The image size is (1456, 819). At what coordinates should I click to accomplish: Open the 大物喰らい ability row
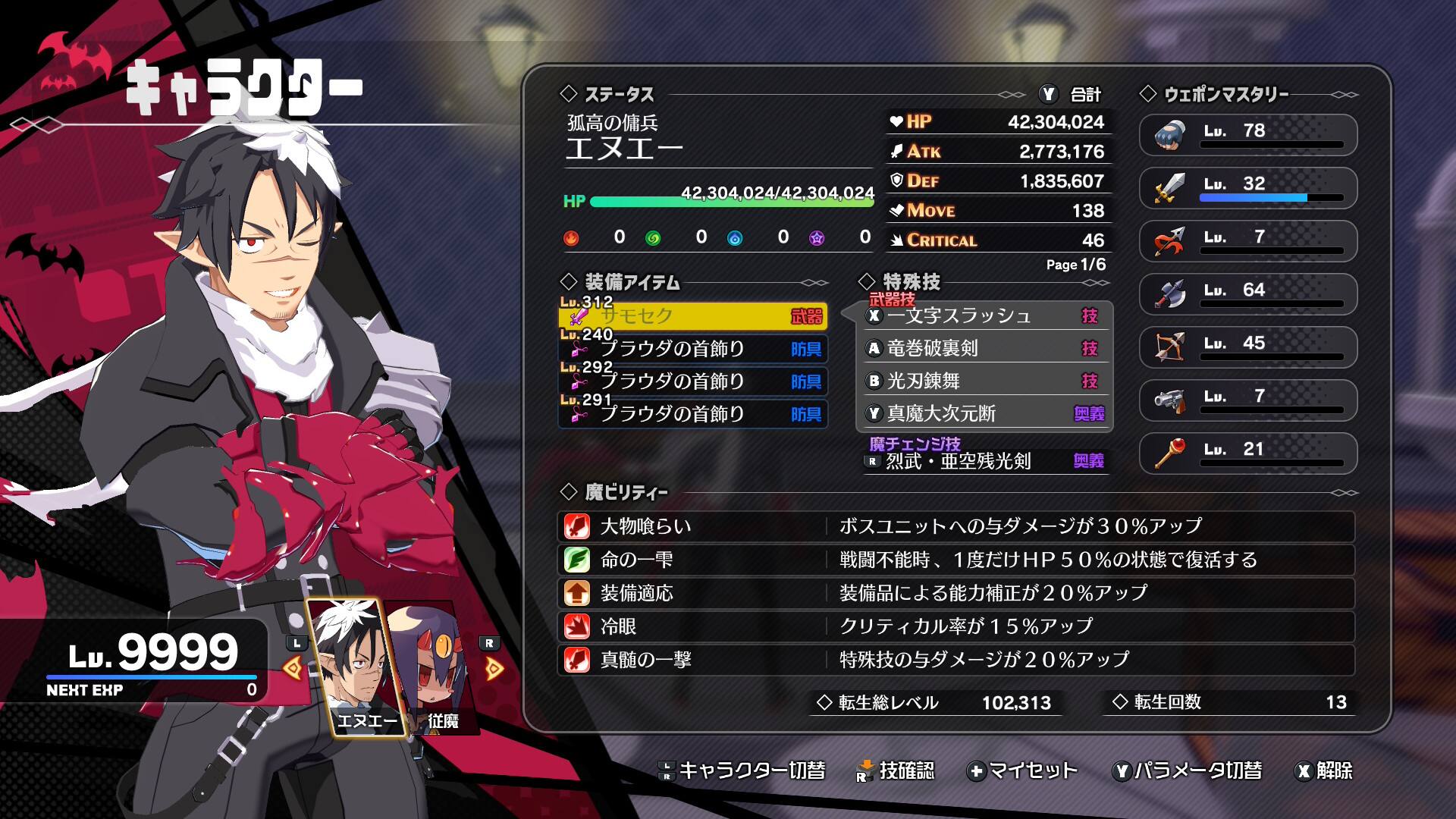[x=955, y=526]
